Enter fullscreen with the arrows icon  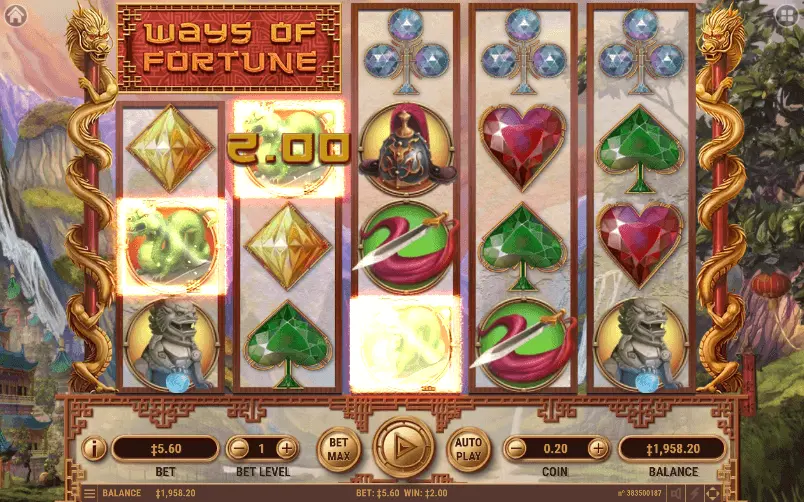click(712, 493)
